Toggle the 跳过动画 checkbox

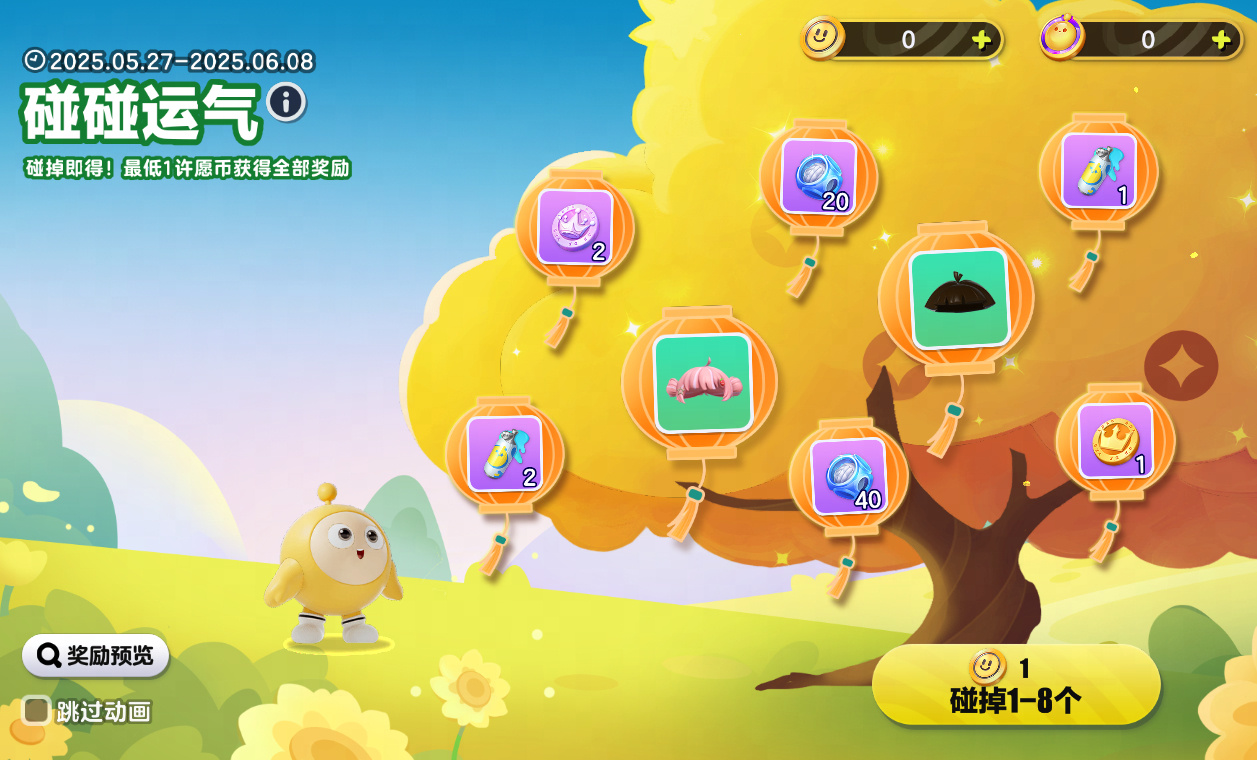[x=37, y=711]
